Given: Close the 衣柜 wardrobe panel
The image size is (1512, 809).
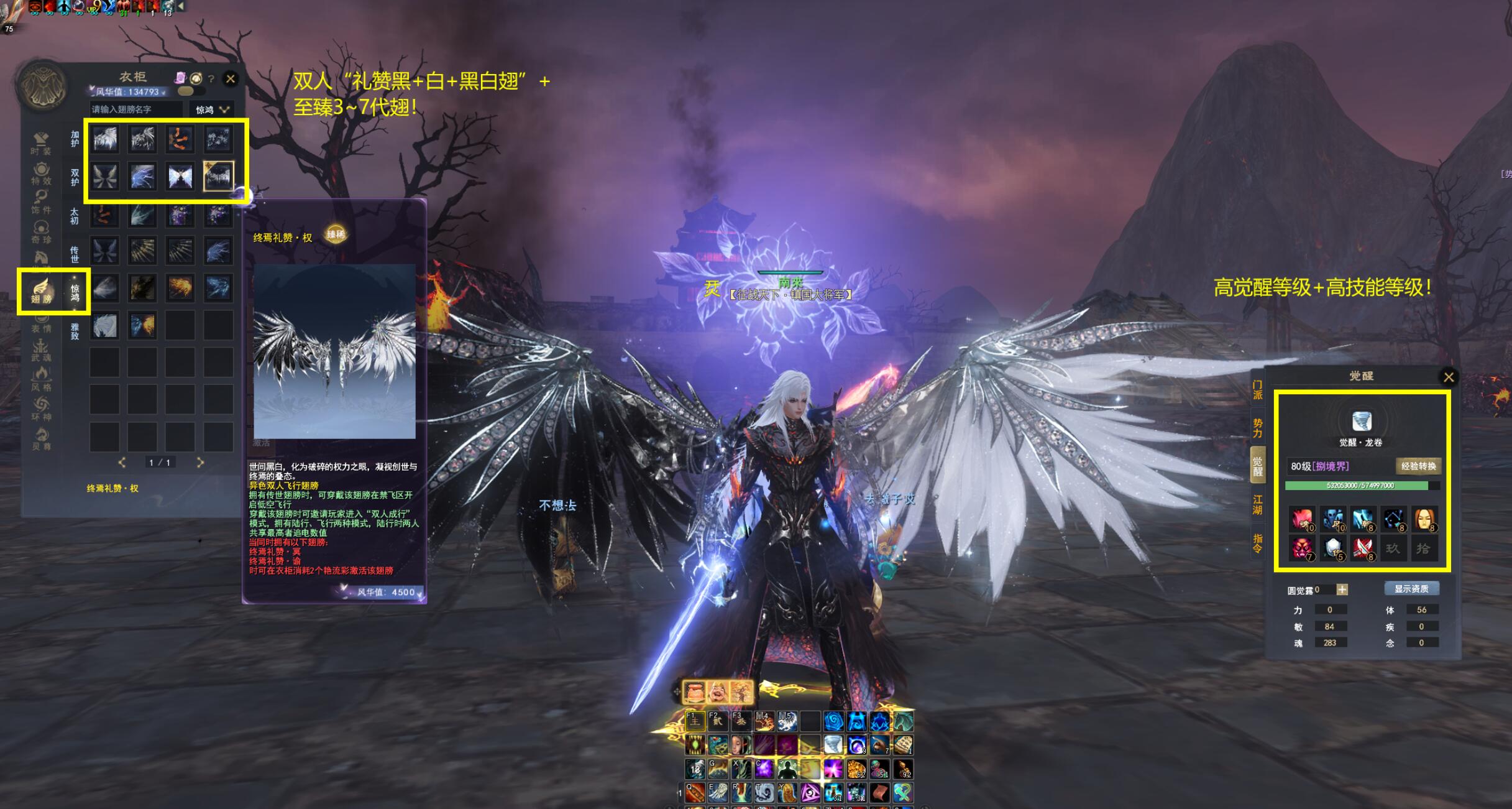Looking at the screenshot, I should click(231, 79).
